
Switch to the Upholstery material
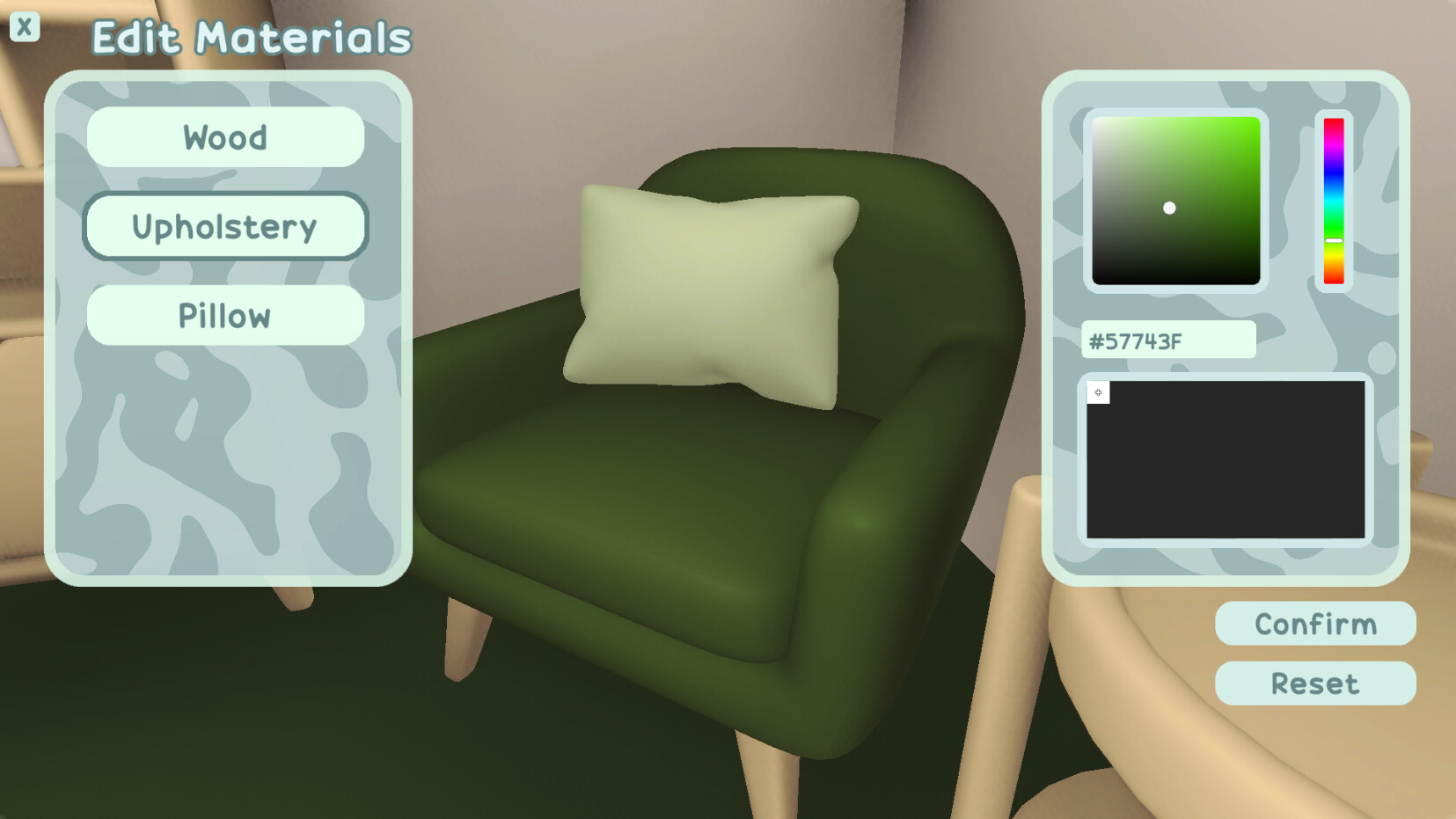(225, 226)
